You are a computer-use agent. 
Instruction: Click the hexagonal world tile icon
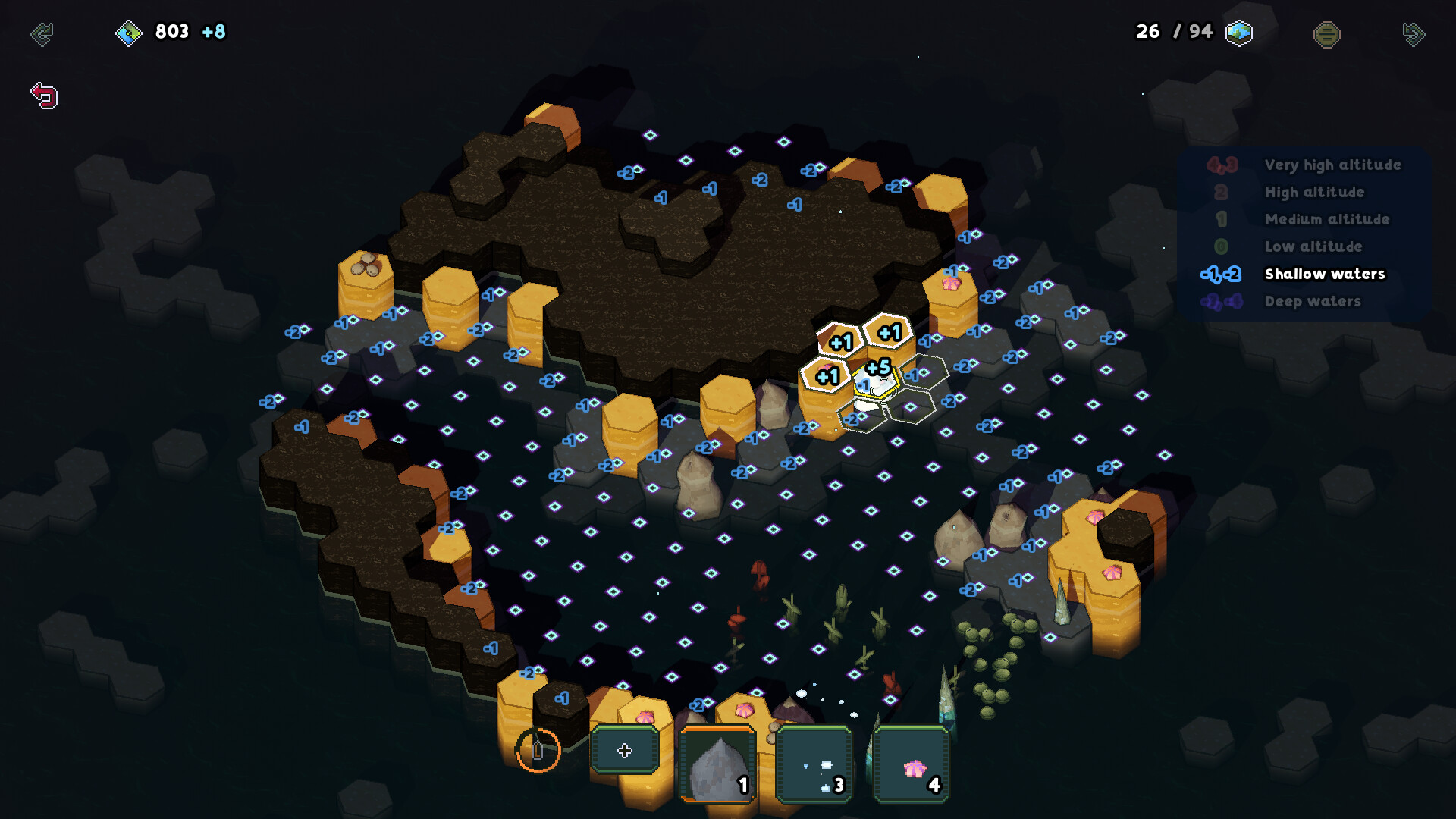(1238, 33)
